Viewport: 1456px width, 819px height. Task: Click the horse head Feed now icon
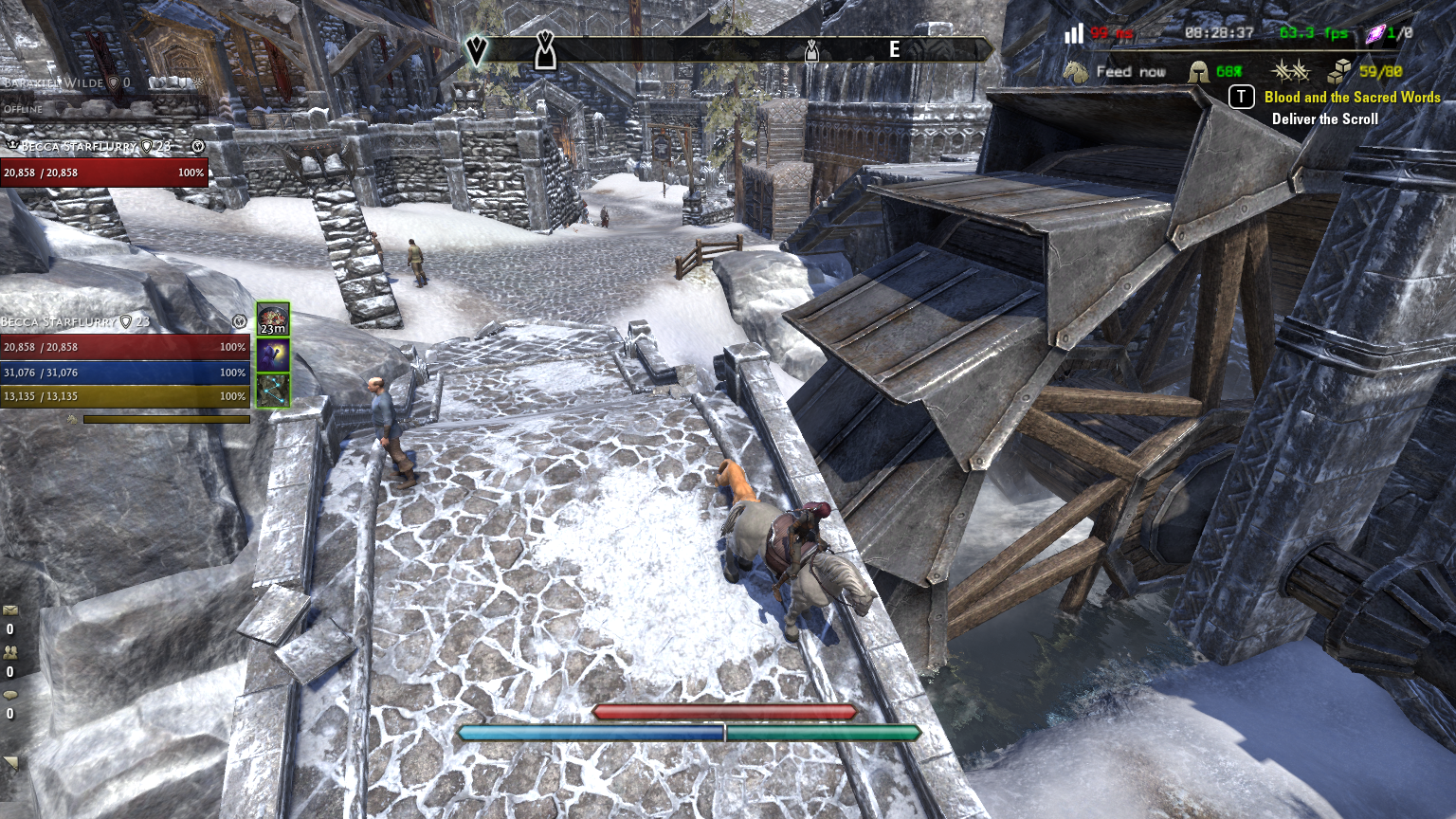1075,72
